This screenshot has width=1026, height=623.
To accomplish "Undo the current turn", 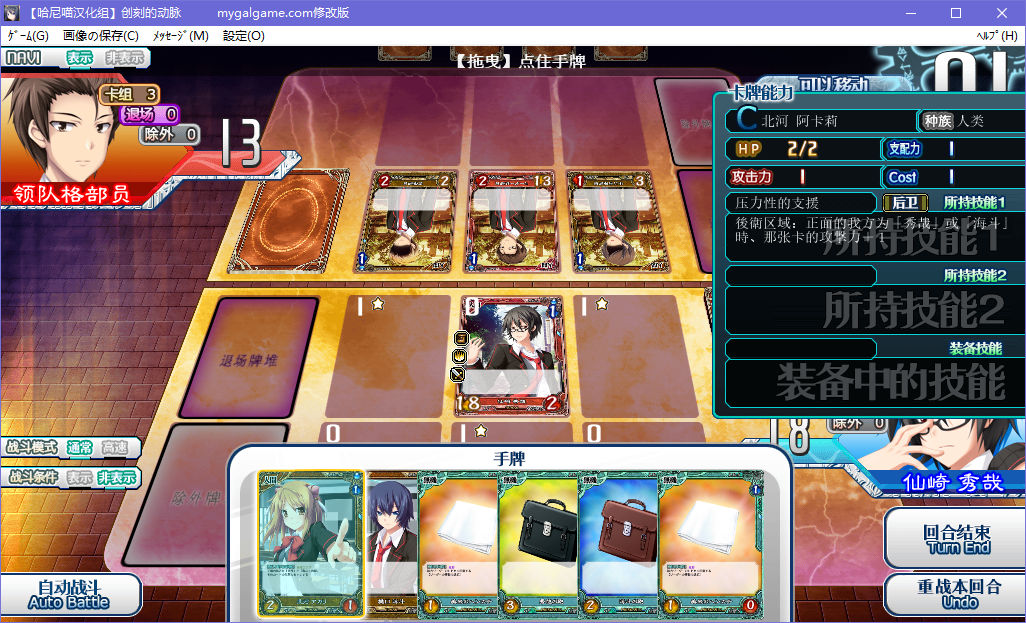I will pos(957,594).
